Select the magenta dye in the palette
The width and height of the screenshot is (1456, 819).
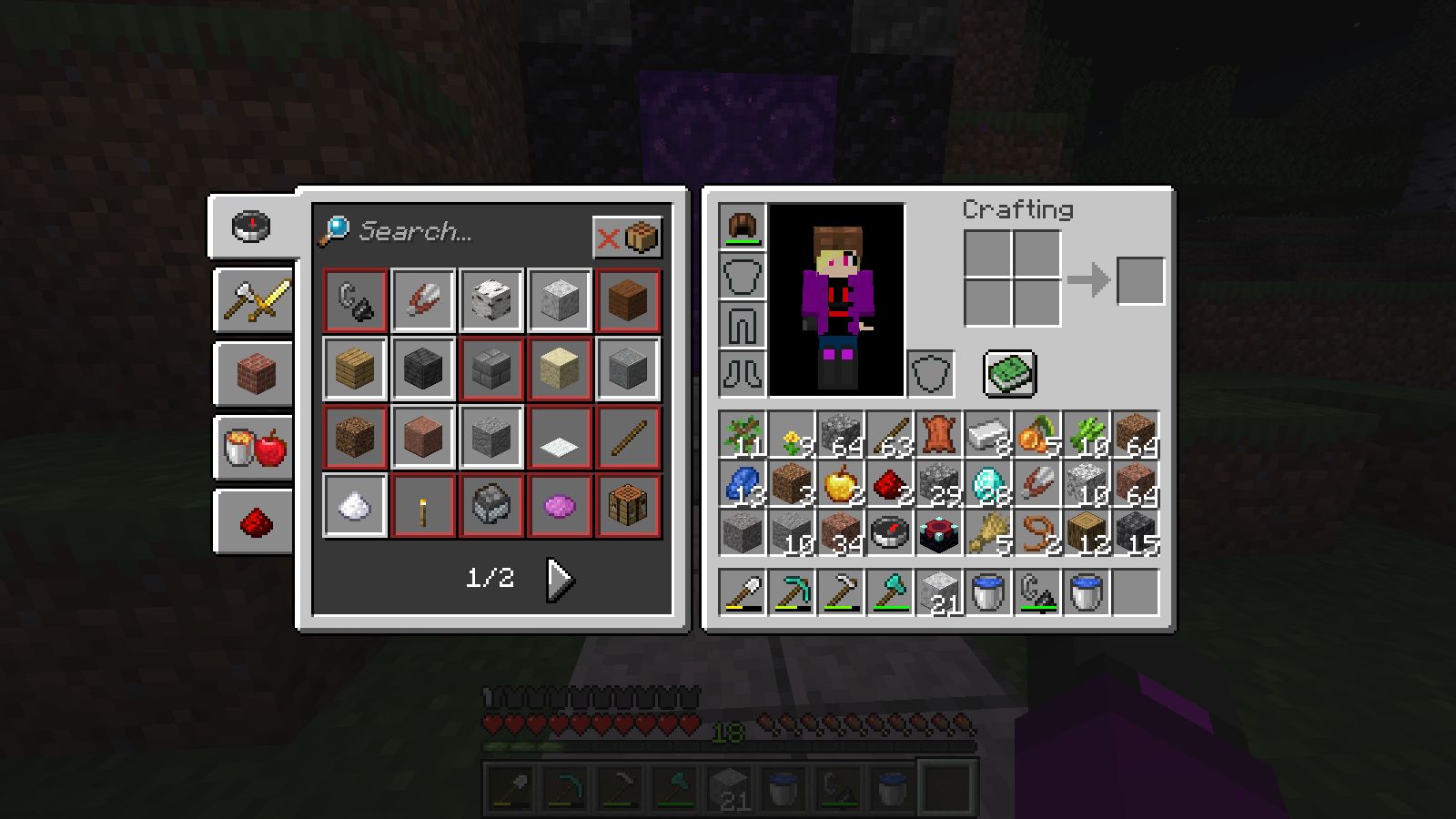[559, 507]
